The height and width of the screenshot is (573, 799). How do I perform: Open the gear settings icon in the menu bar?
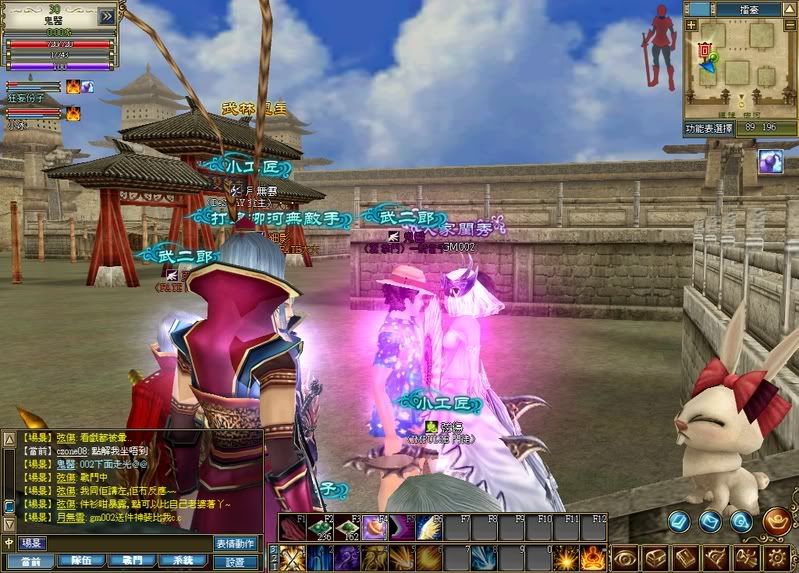coord(777,558)
